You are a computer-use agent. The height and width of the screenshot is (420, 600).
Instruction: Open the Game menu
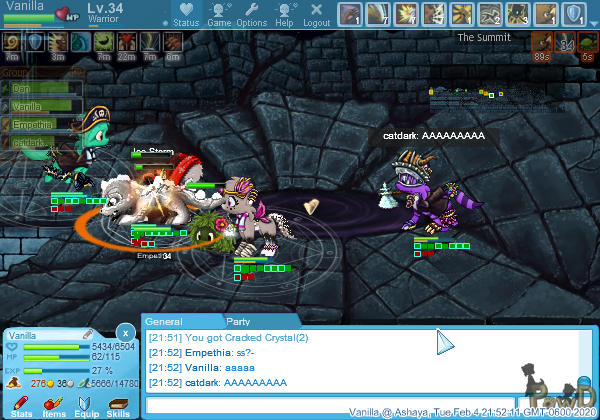coord(219,14)
